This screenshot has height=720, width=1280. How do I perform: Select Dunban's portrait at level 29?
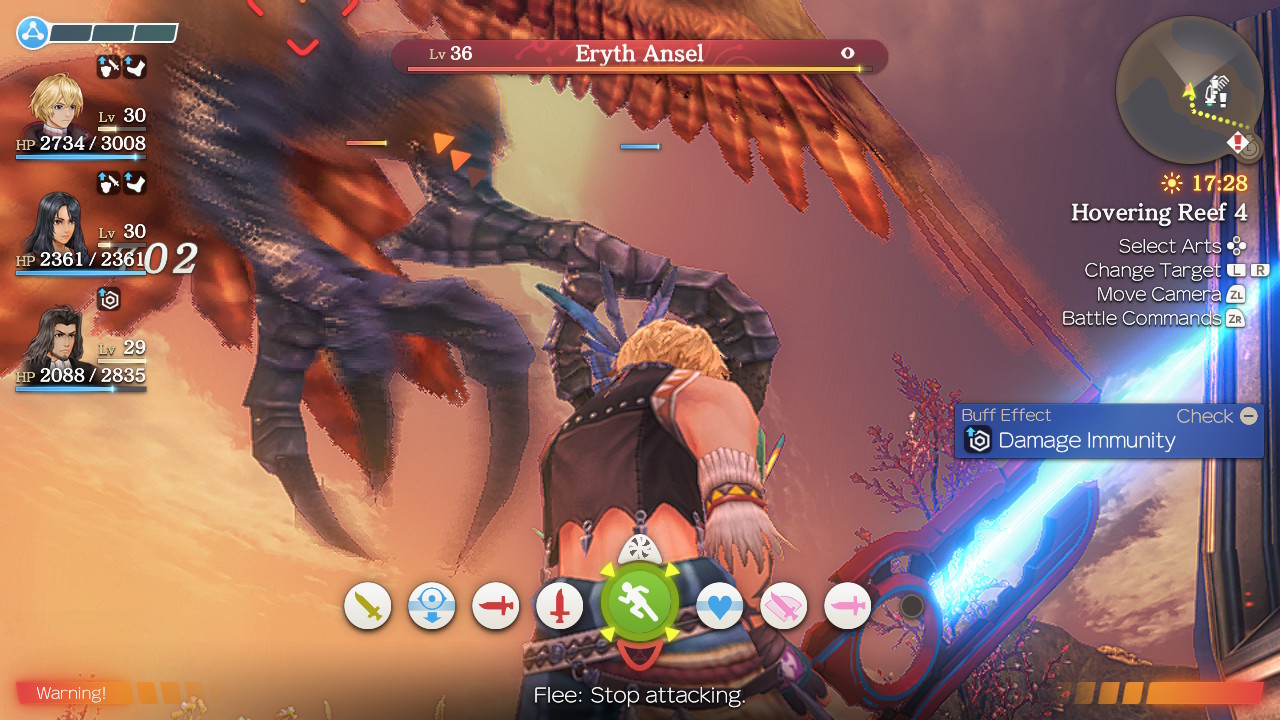point(58,340)
